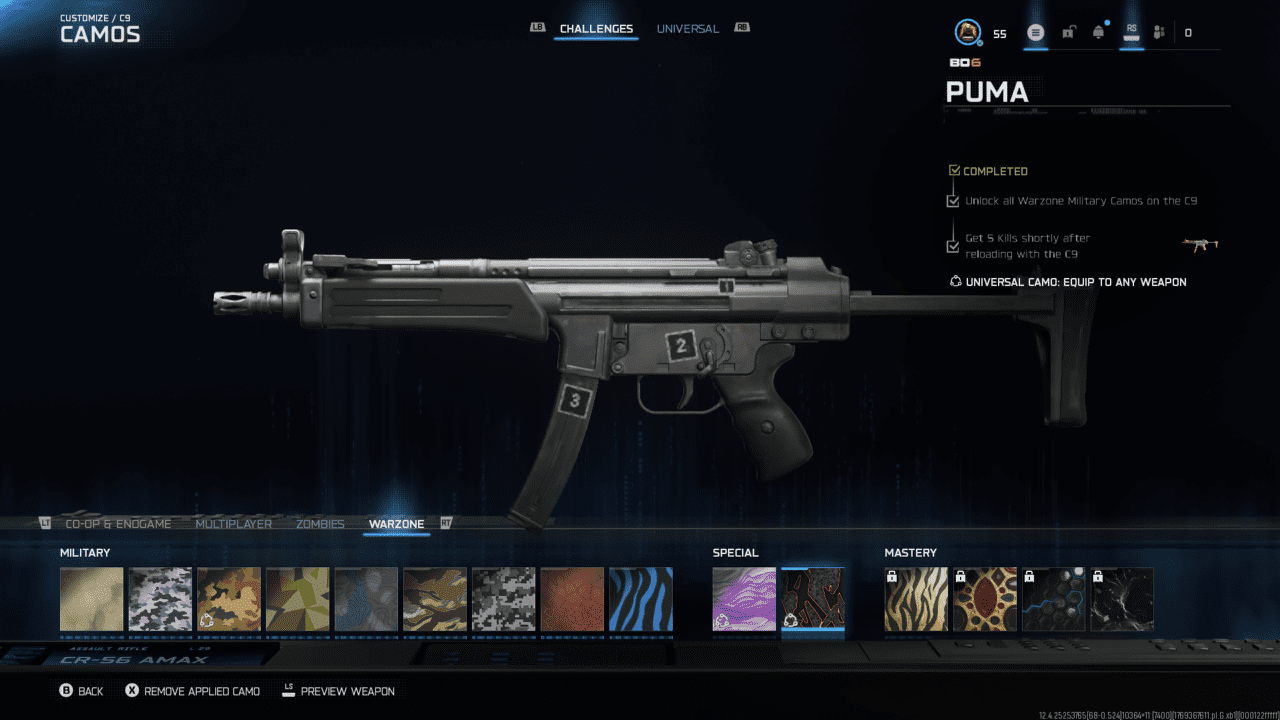Select the locked black marble mastery camo
This screenshot has height=720, width=1280.
[1121, 599]
